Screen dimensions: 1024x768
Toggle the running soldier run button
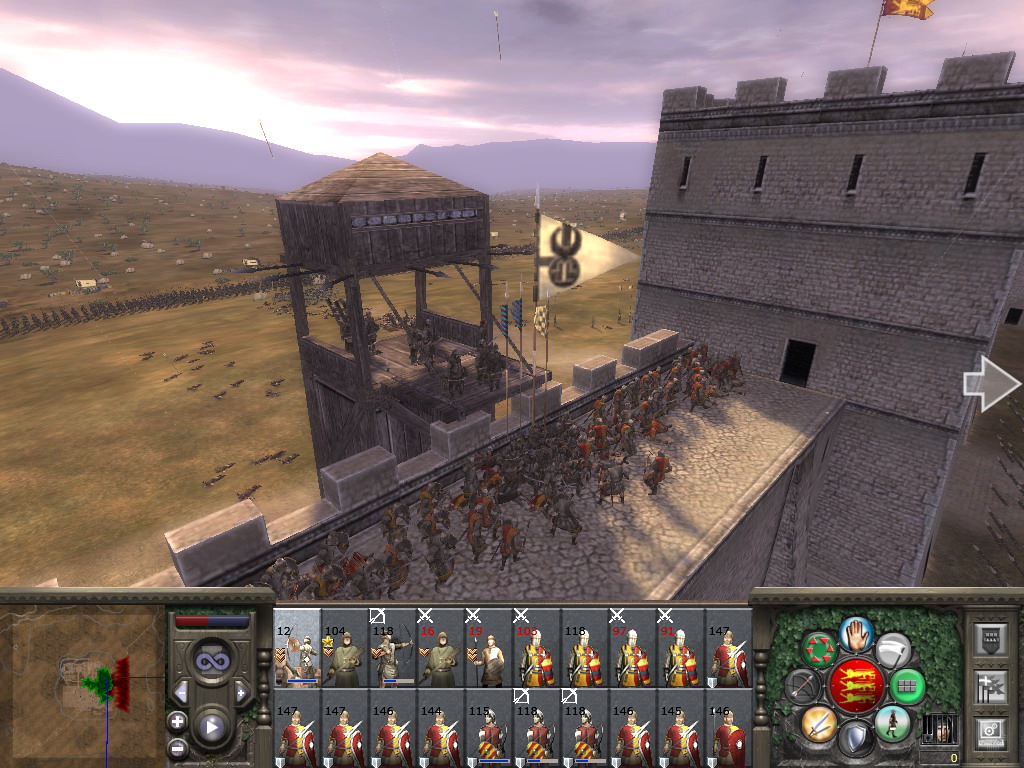pos(893,723)
